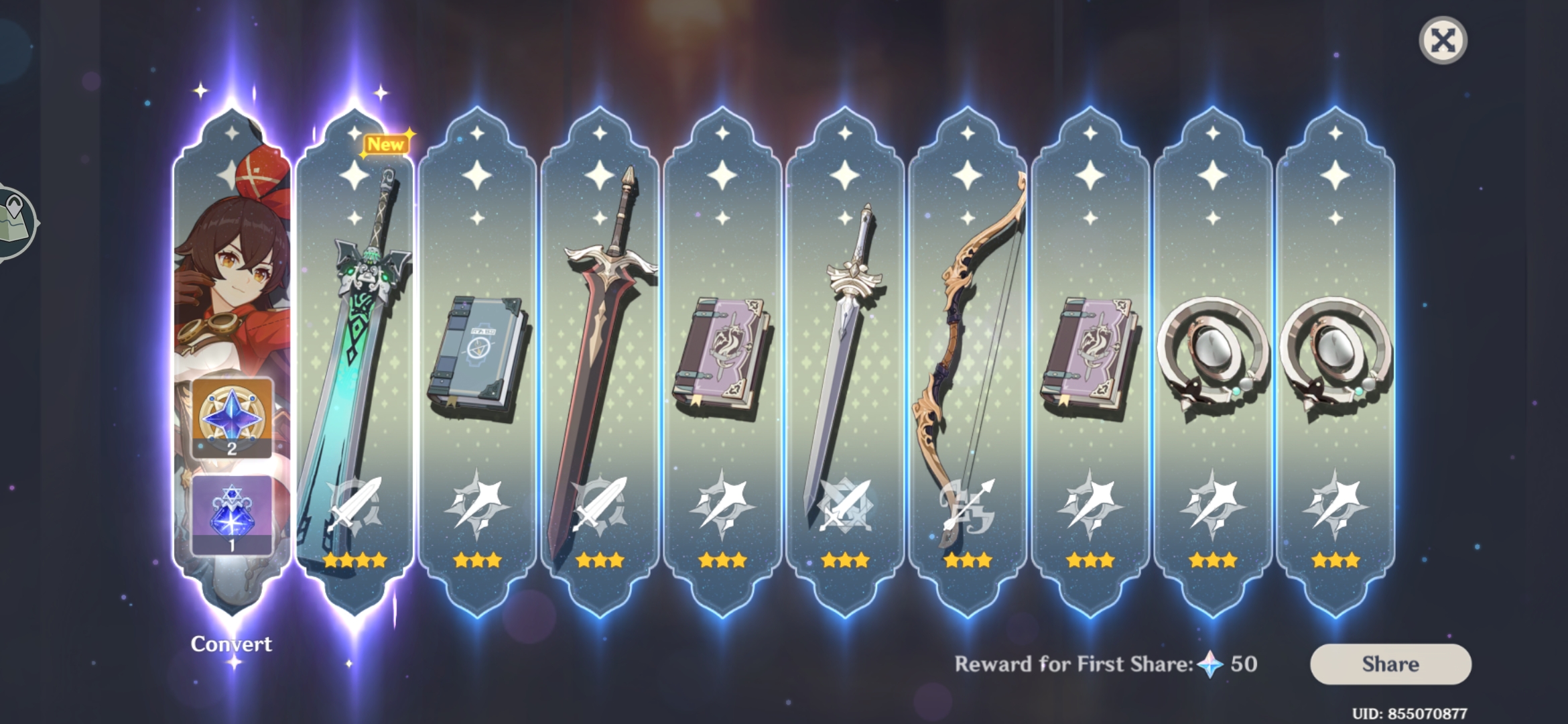Open the map icon on the left edge
The width and height of the screenshot is (1568, 724).
pos(12,221)
